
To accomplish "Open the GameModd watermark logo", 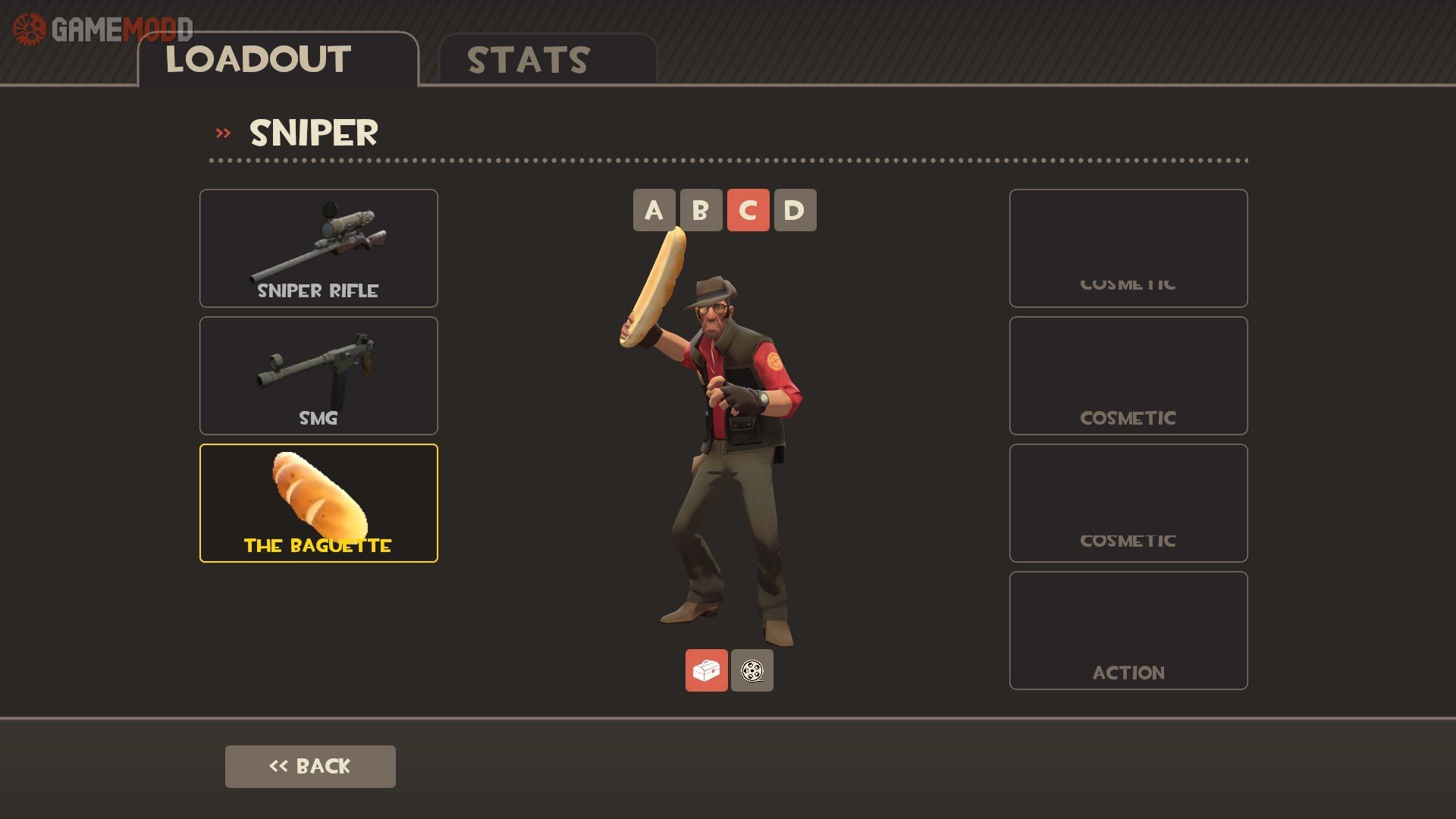I will point(102,30).
